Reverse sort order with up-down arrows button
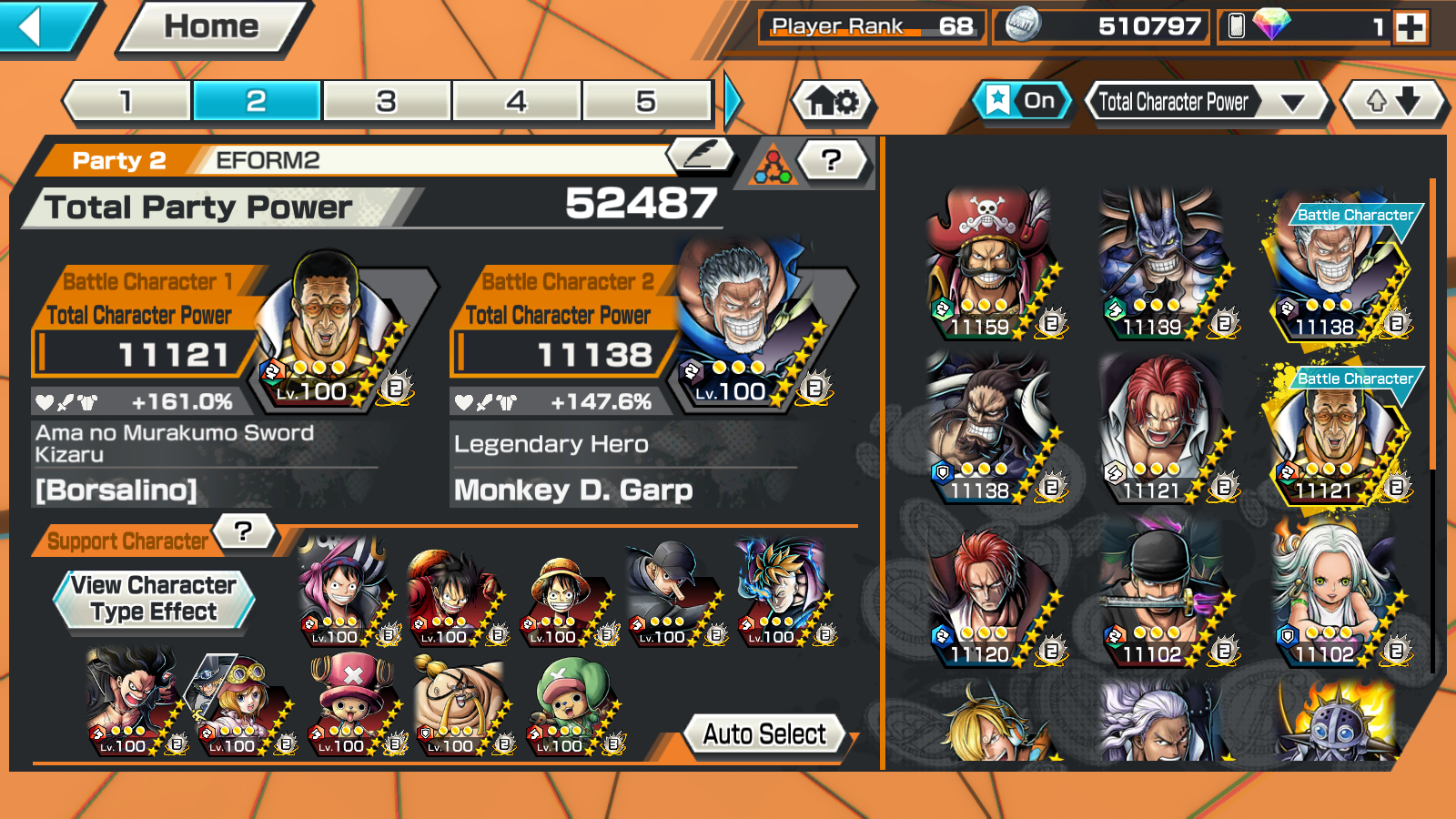Viewport: 1456px width, 819px height. (1393, 101)
